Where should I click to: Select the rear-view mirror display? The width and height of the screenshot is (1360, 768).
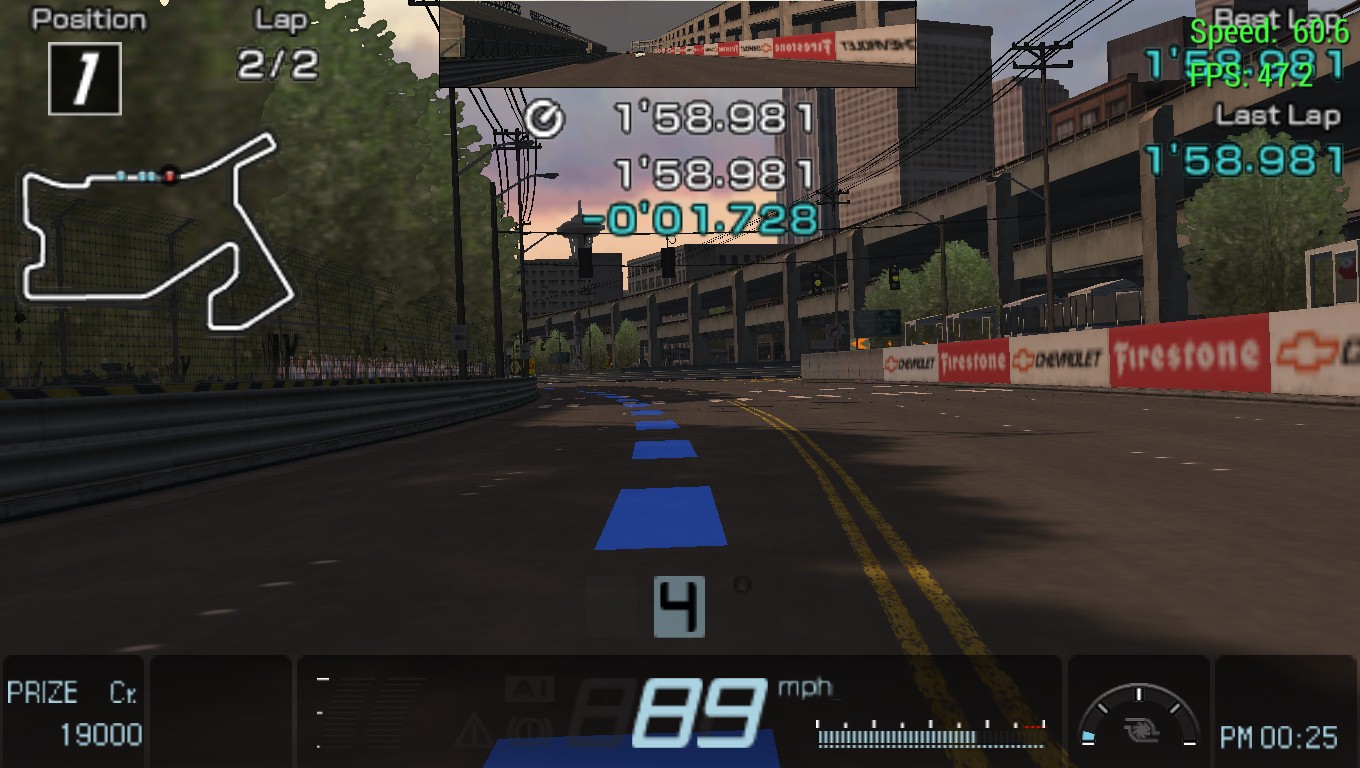(678, 44)
